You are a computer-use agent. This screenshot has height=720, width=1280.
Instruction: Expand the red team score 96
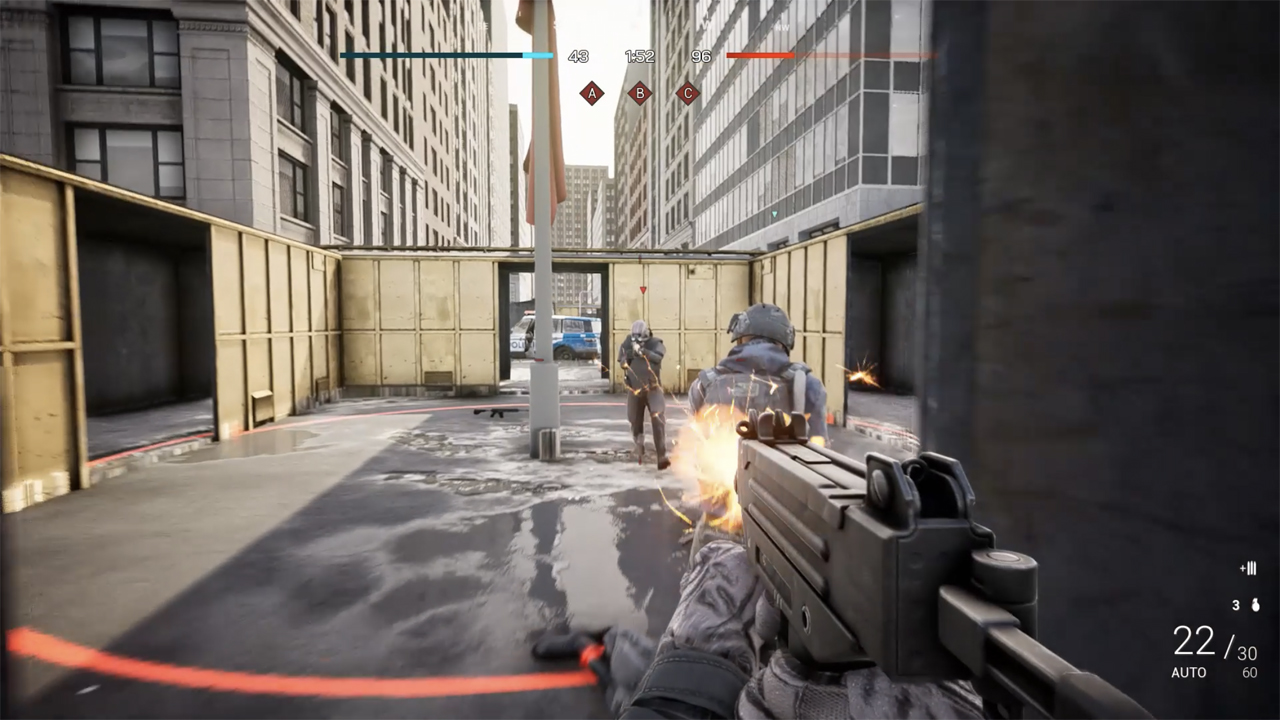point(703,57)
